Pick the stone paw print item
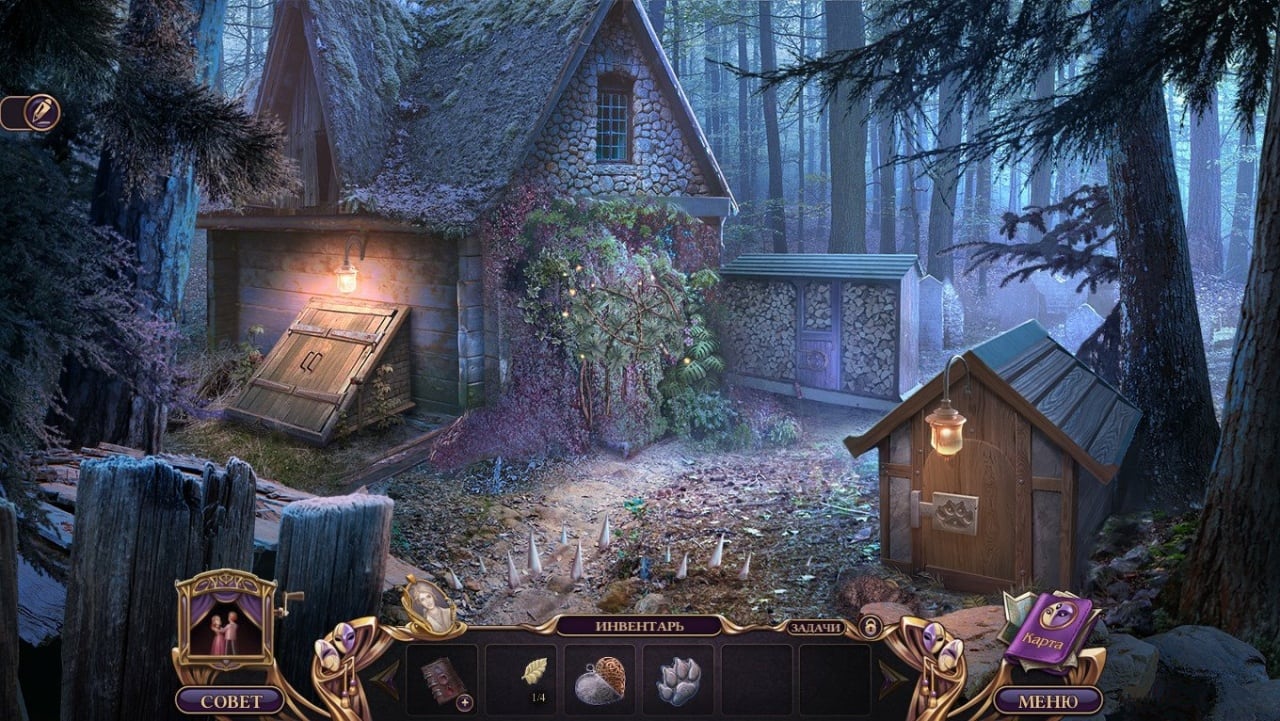This screenshot has height=721, width=1280. pos(678,680)
